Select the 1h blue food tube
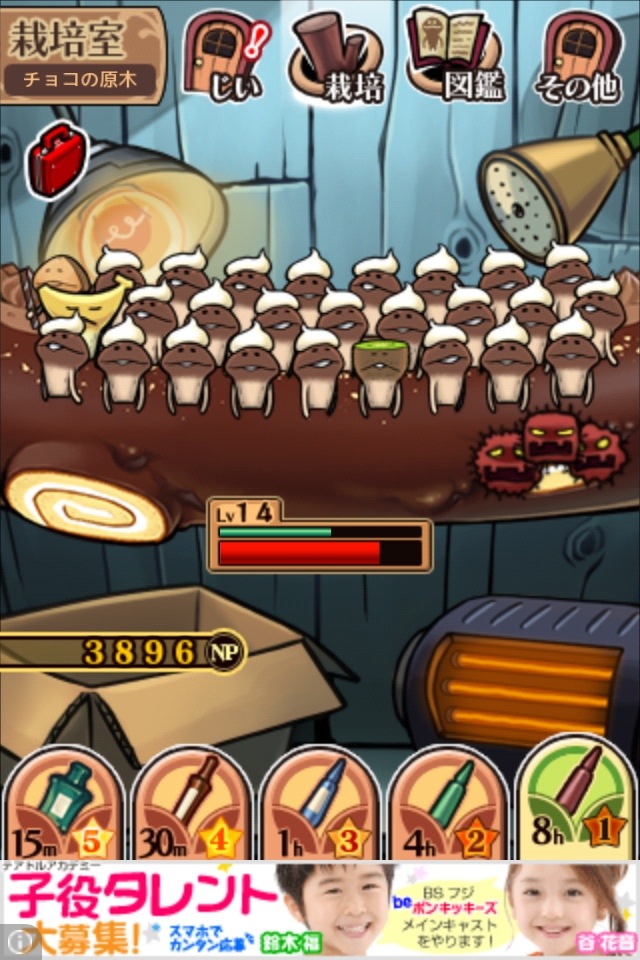640x960 pixels. 318,805
